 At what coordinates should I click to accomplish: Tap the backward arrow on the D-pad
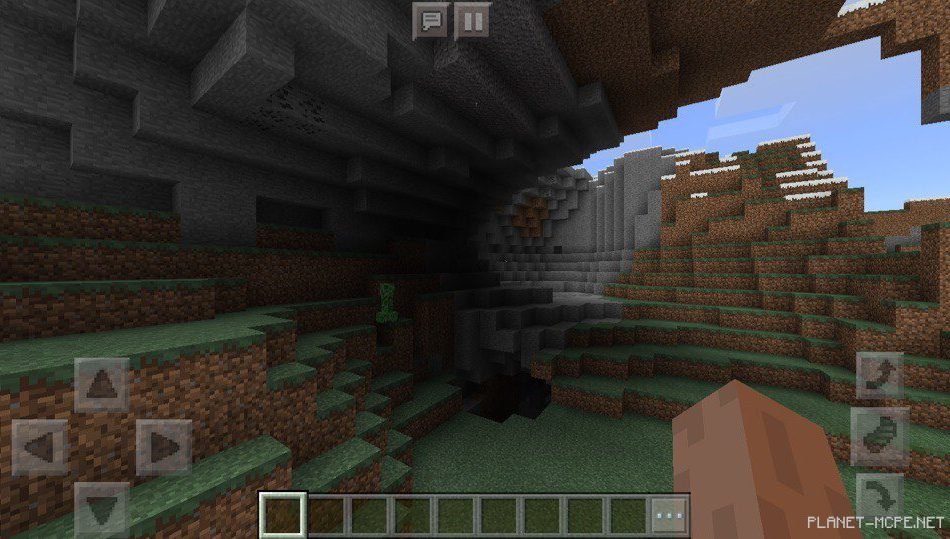point(102,508)
